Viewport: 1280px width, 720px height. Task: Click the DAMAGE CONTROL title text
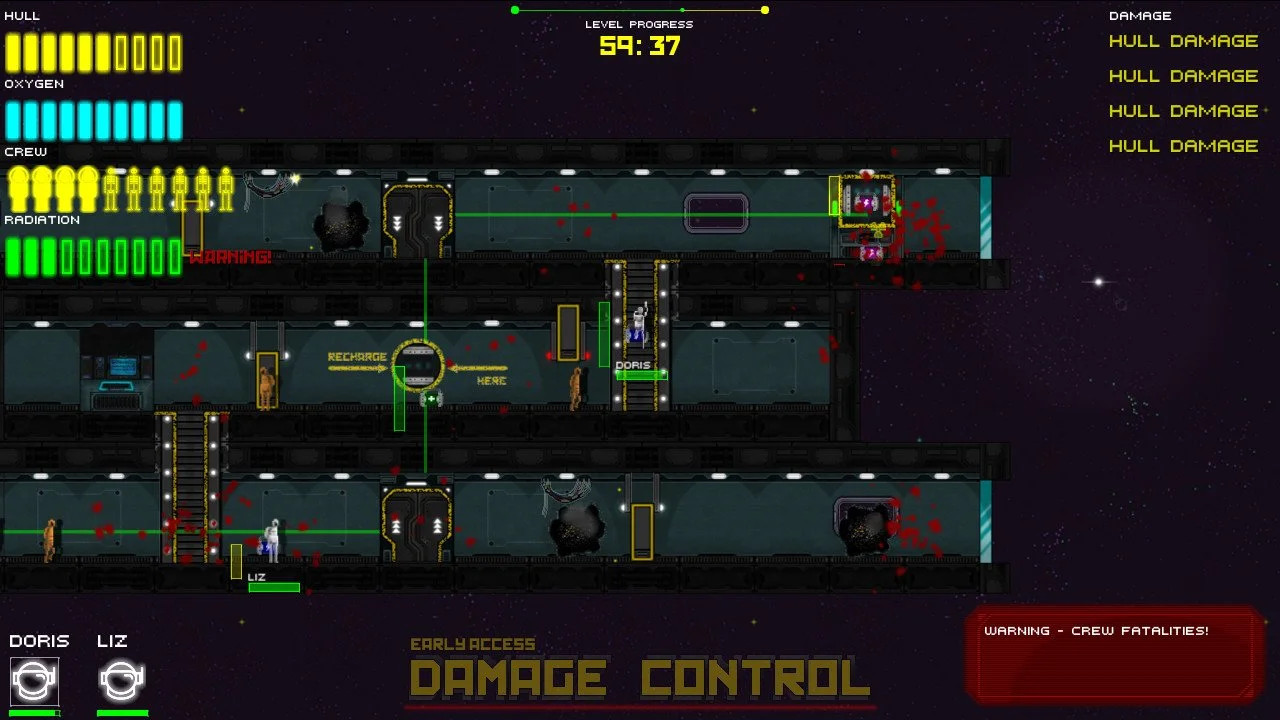640,677
